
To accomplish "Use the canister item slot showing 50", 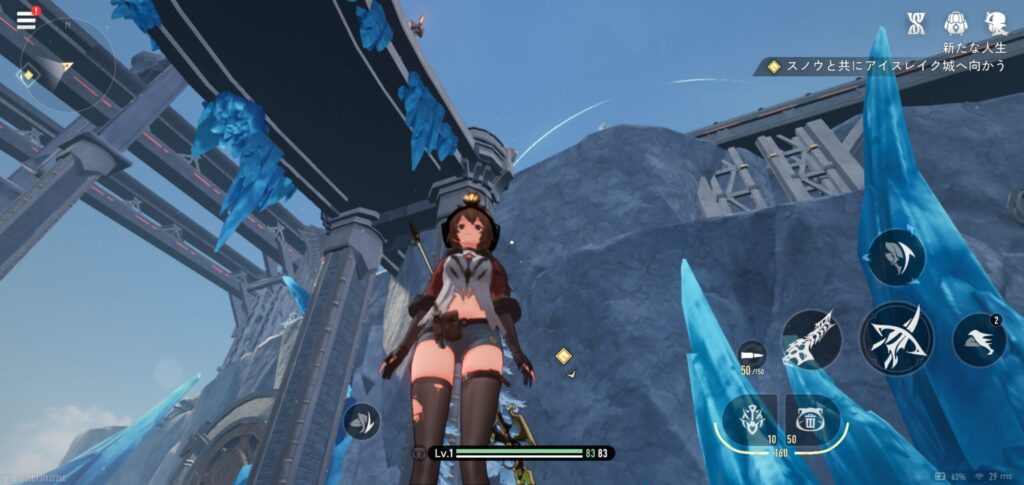I will coord(812,419).
